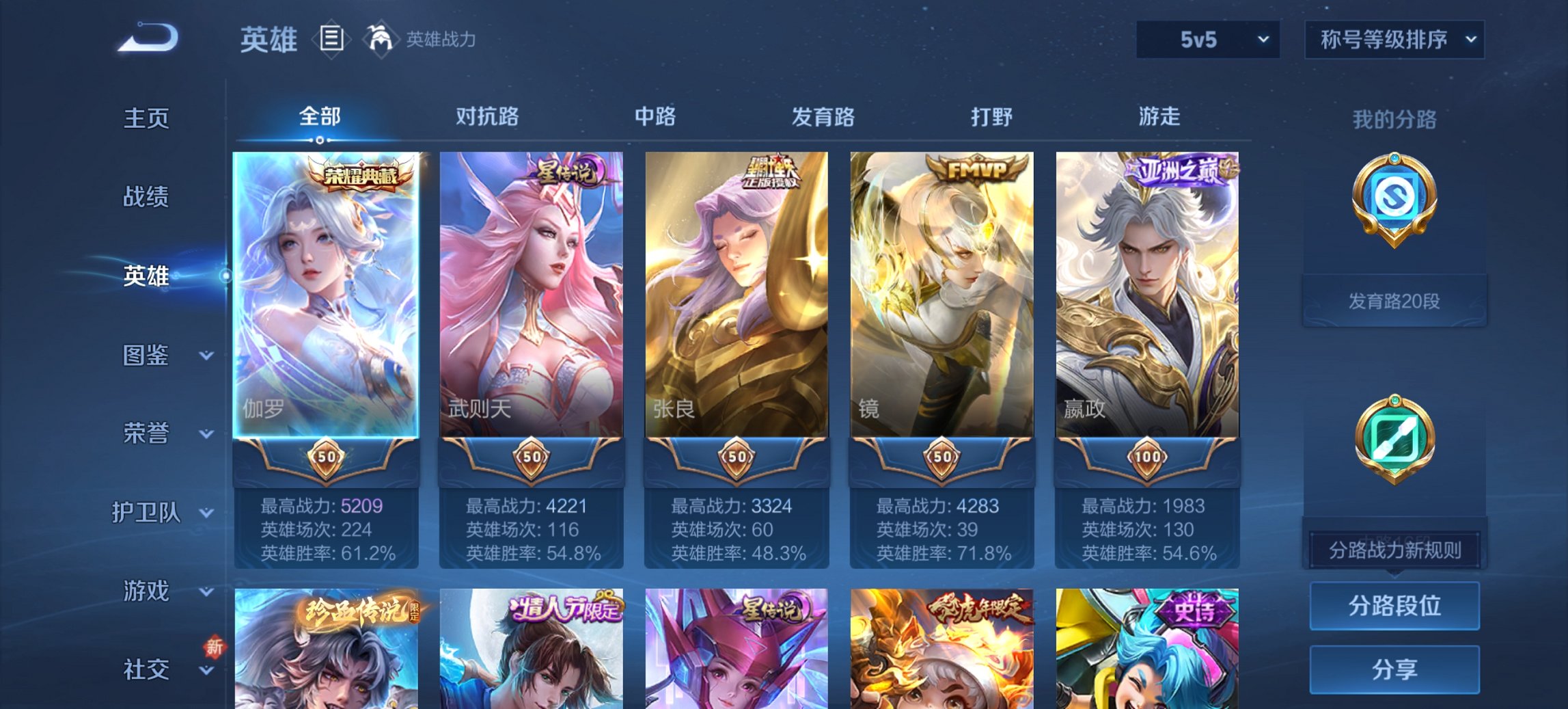
Task: Click the 英雄战力 emblem icon
Action: point(380,39)
